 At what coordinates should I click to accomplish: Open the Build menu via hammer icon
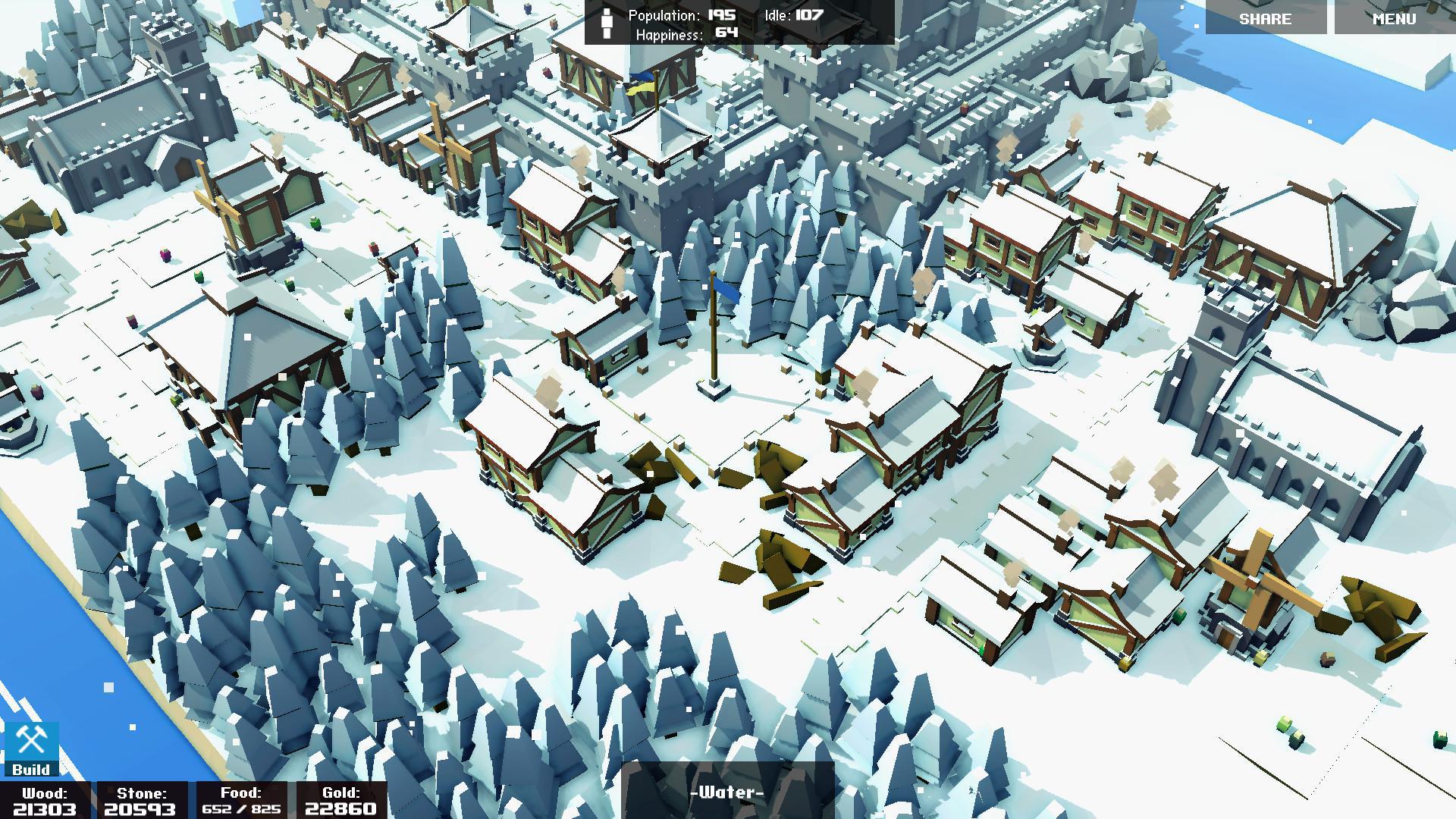click(30, 739)
